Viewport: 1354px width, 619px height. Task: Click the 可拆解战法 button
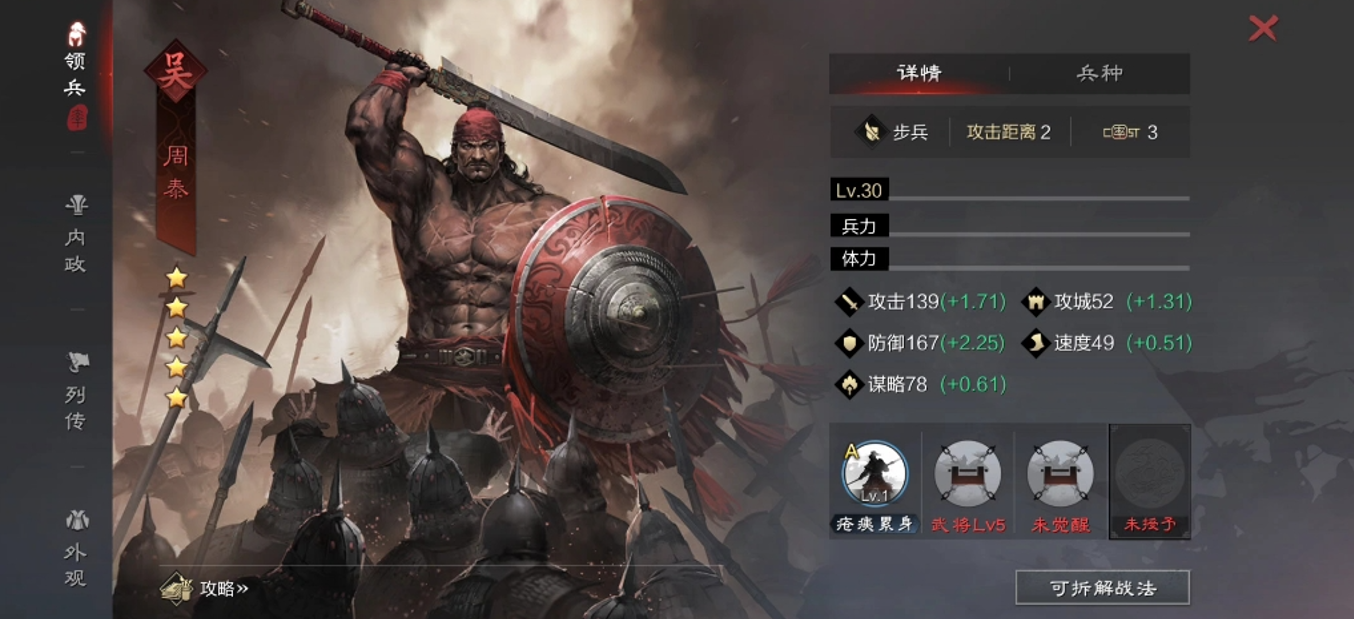point(1102,588)
